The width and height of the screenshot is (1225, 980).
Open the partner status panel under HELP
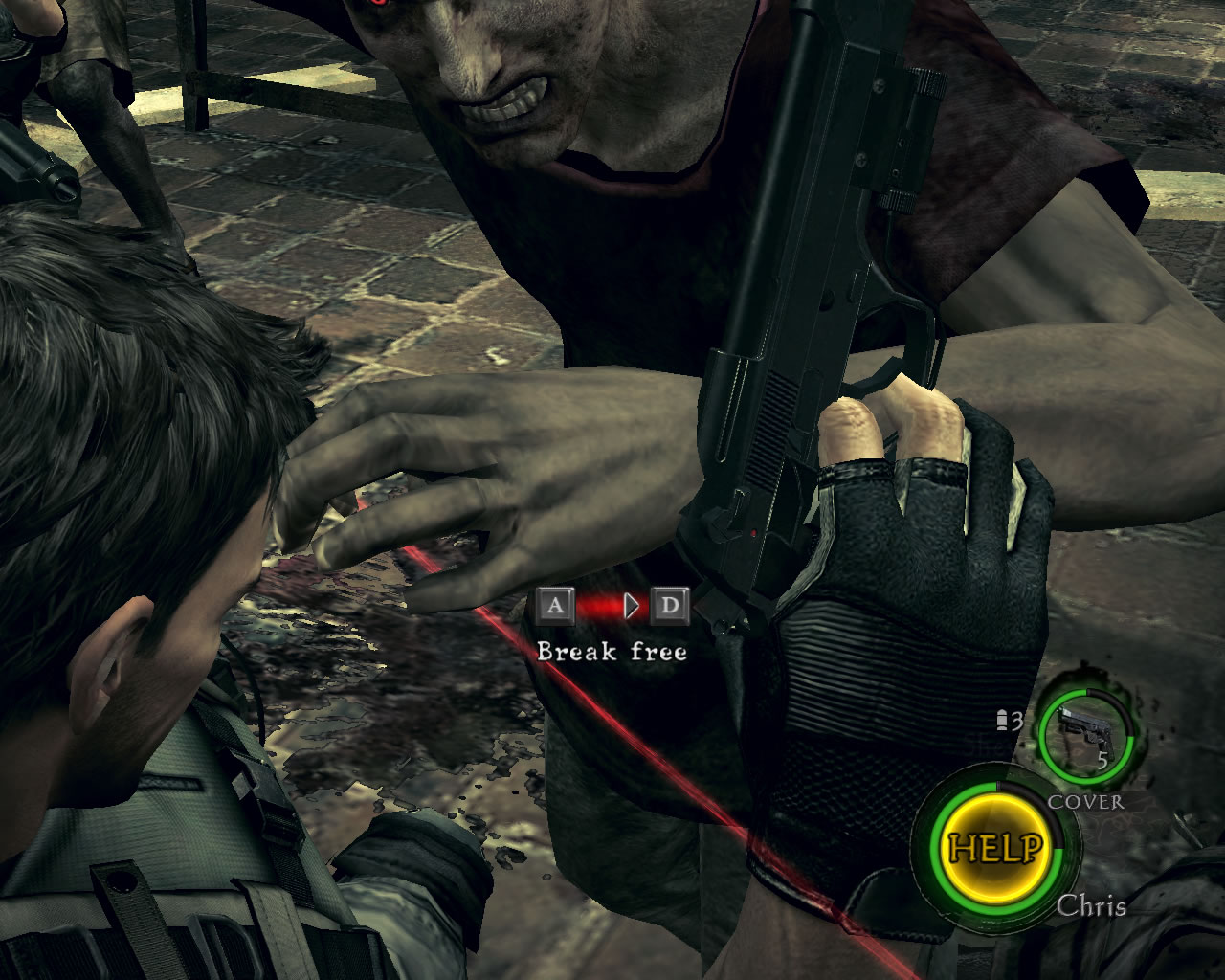[x=1094, y=906]
